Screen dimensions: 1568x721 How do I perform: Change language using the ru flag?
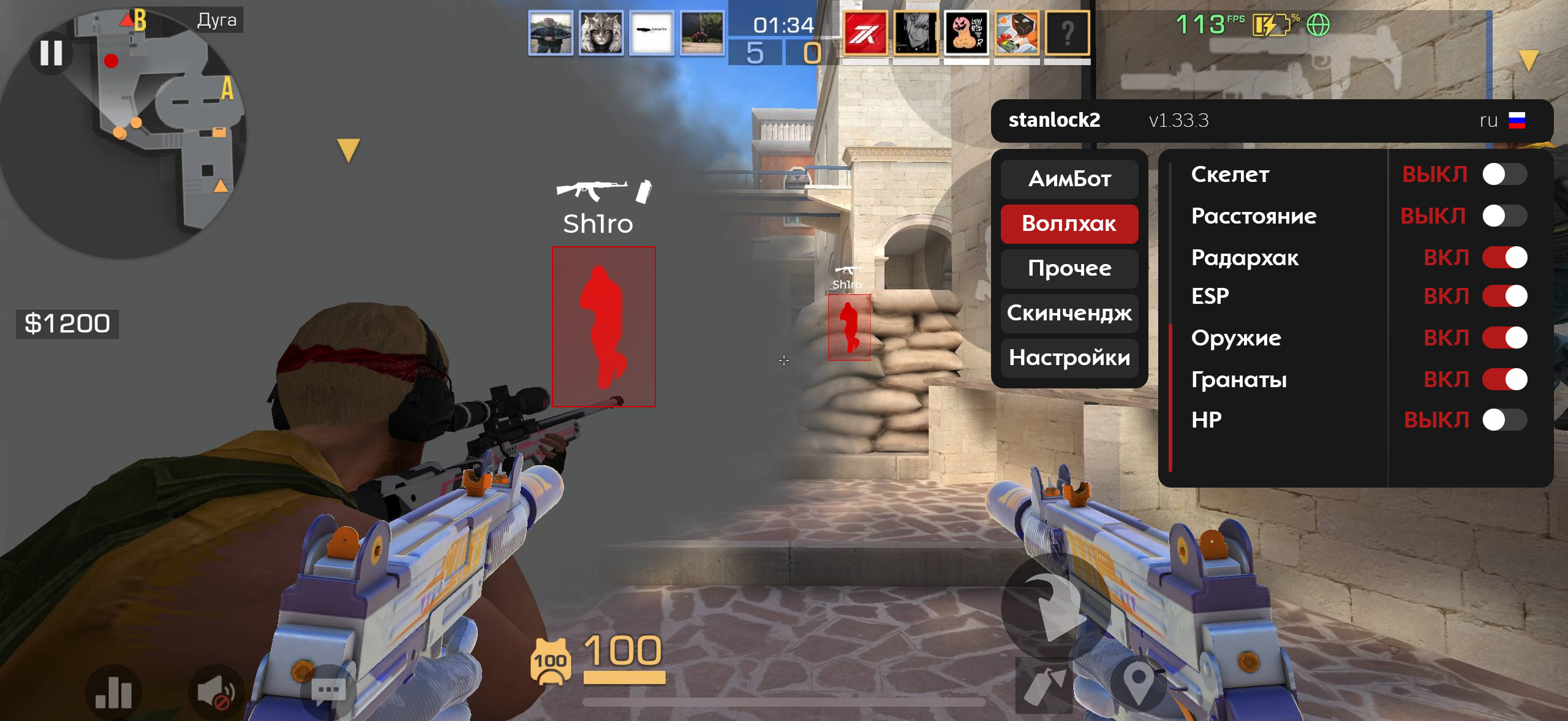tap(1516, 121)
